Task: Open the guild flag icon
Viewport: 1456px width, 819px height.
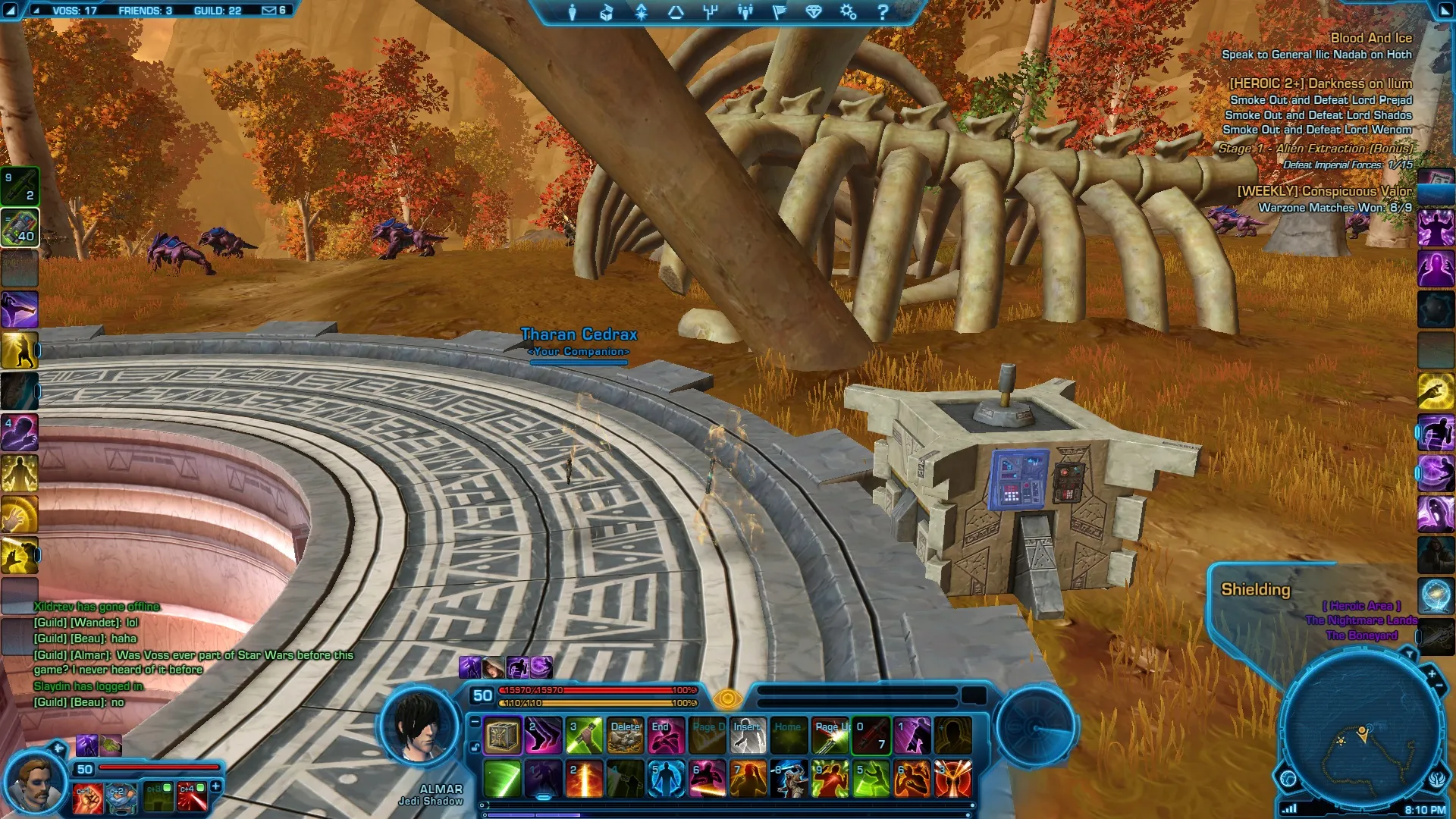Action: 779,12
